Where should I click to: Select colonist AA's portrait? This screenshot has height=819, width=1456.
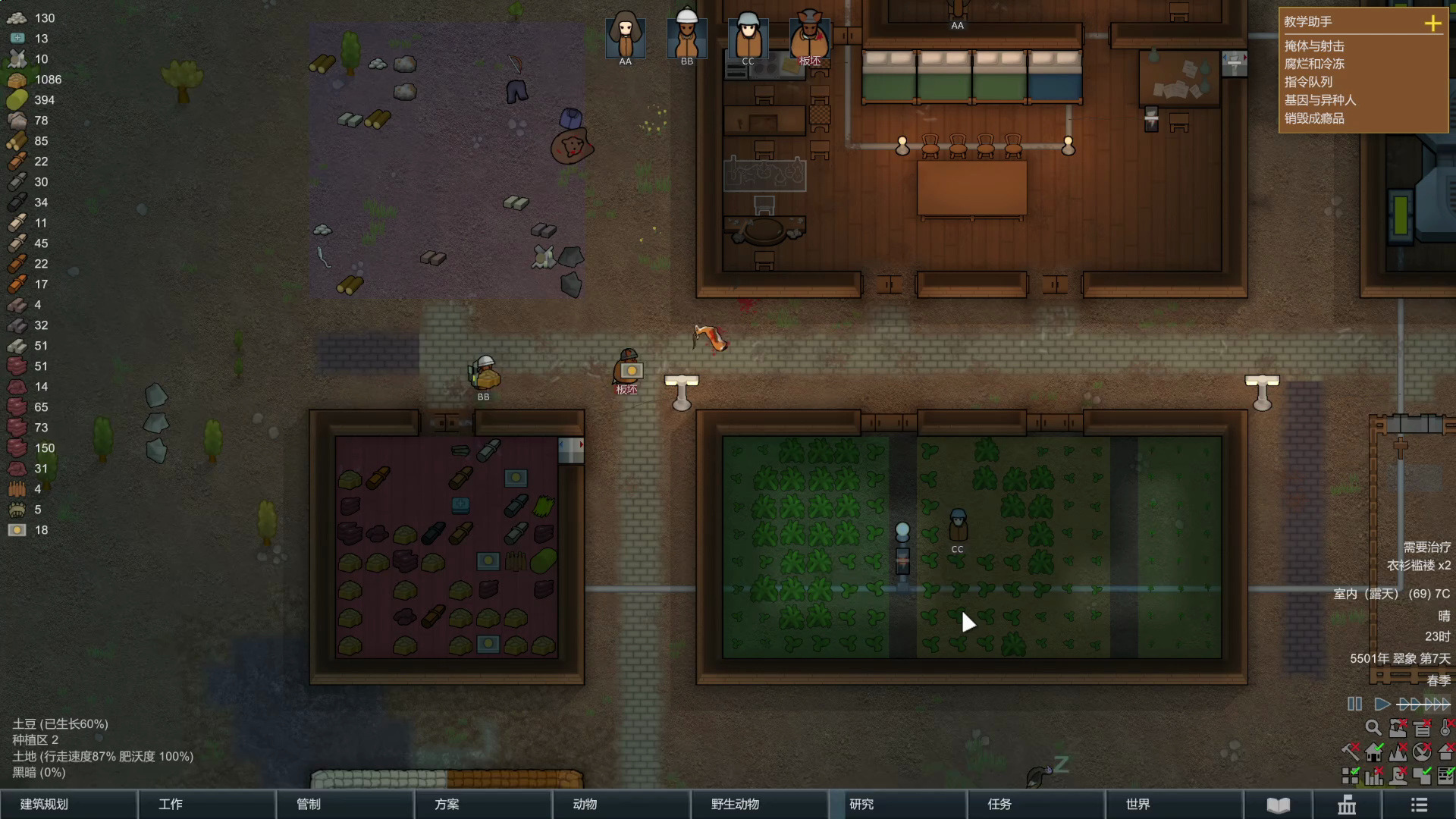(x=626, y=36)
